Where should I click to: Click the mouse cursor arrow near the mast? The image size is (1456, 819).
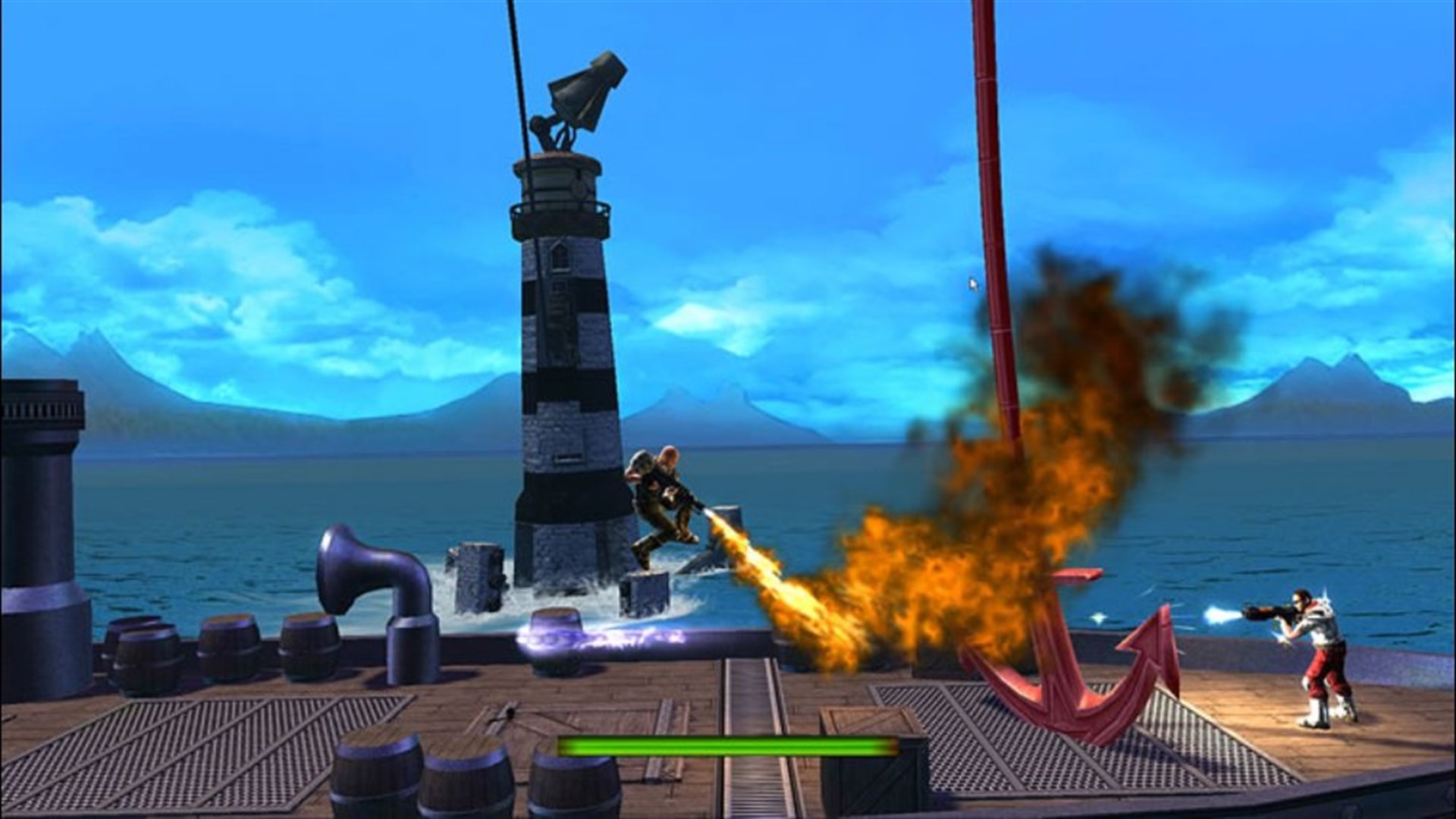coord(972,284)
